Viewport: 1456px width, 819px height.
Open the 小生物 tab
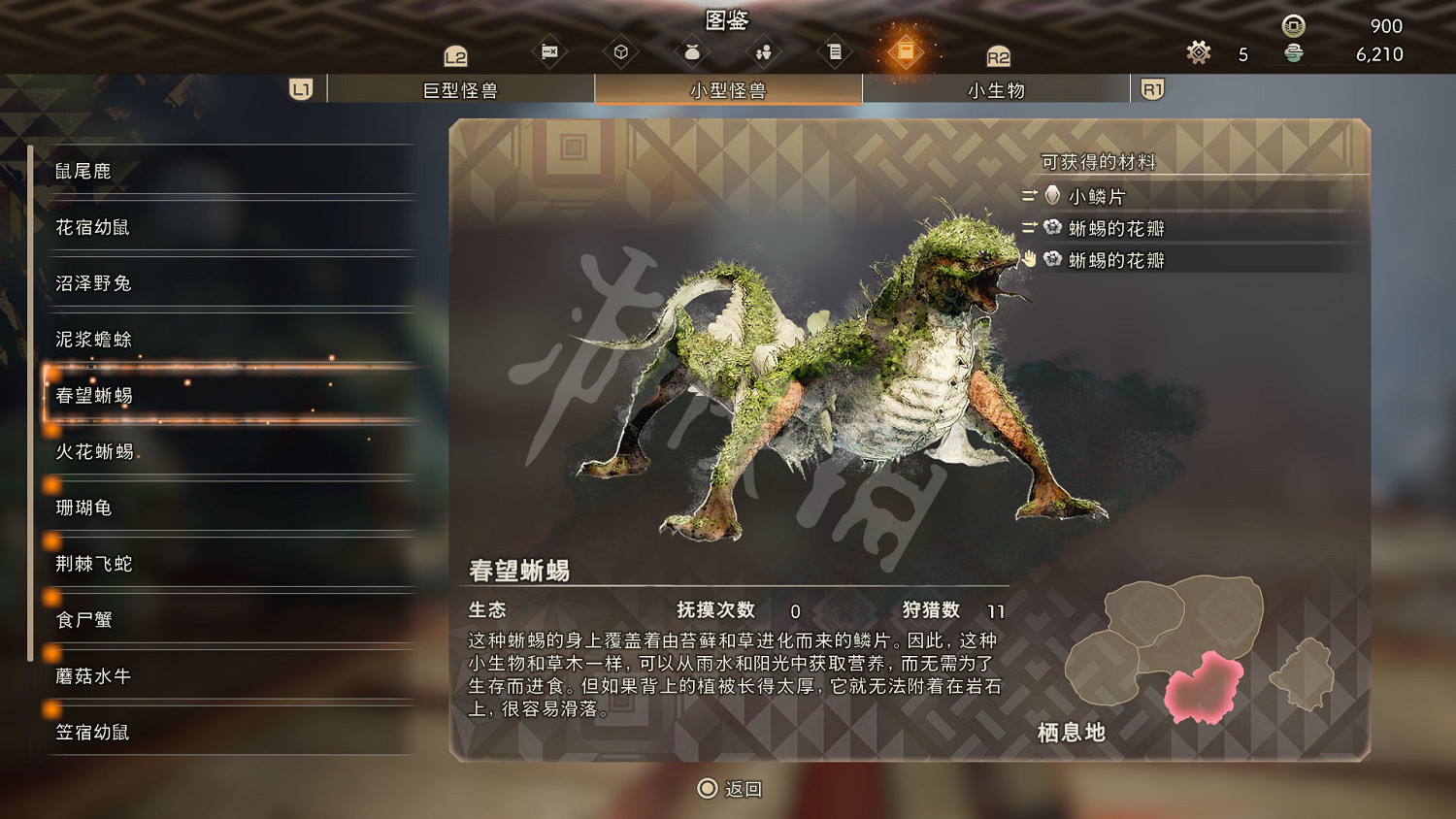coord(993,88)
